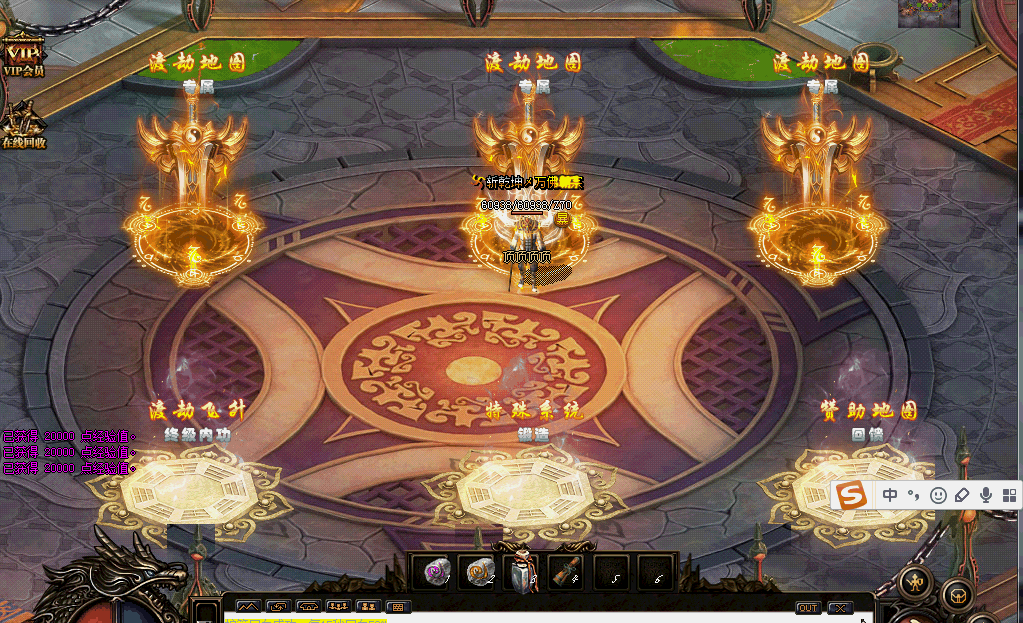
Task: Open the minimap thumbnail in the top corner
Action: [x=928, y=13]
